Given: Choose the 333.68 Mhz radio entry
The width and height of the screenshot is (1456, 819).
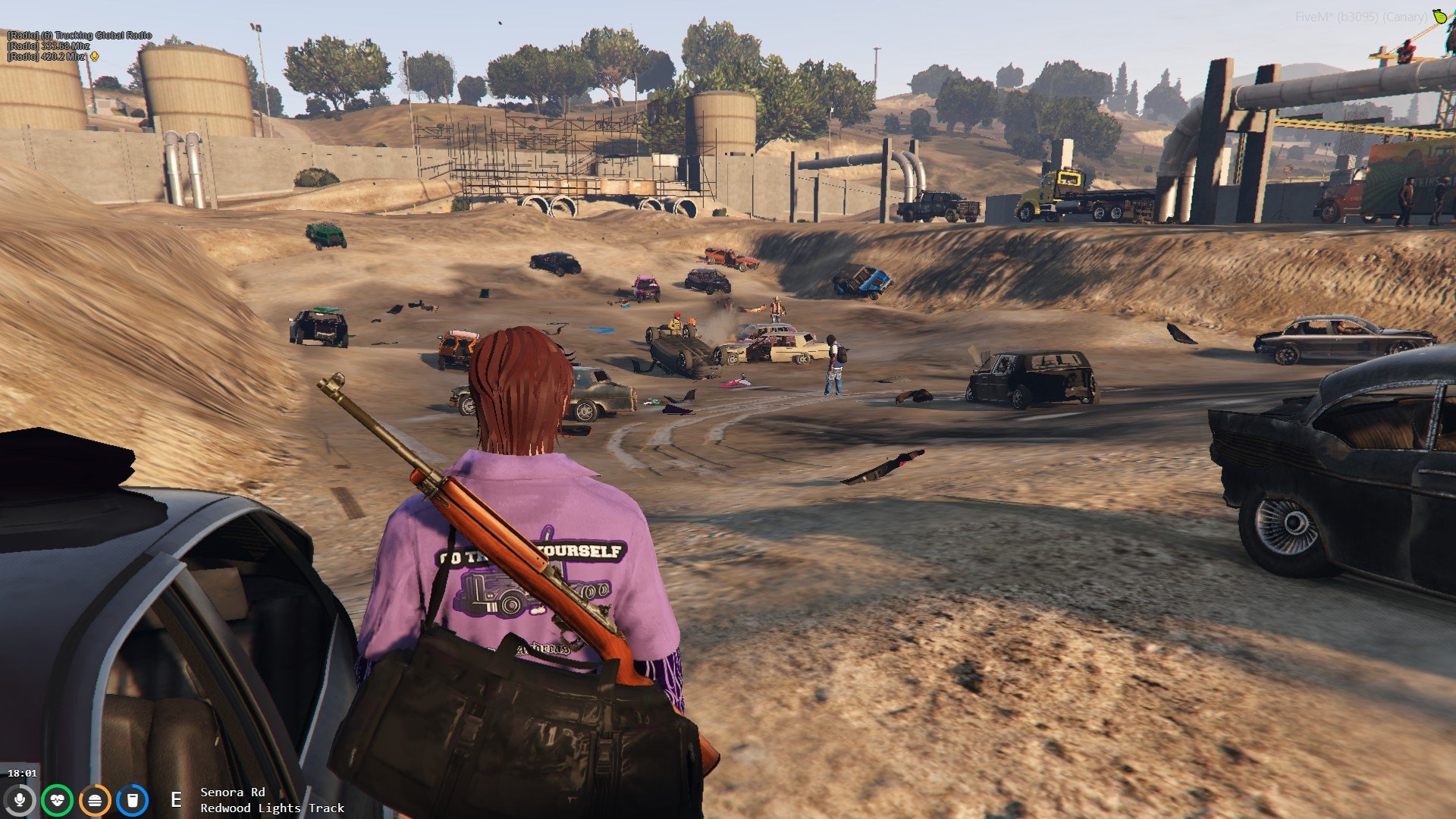Looking at the screenshot, I should click(49, 46).
